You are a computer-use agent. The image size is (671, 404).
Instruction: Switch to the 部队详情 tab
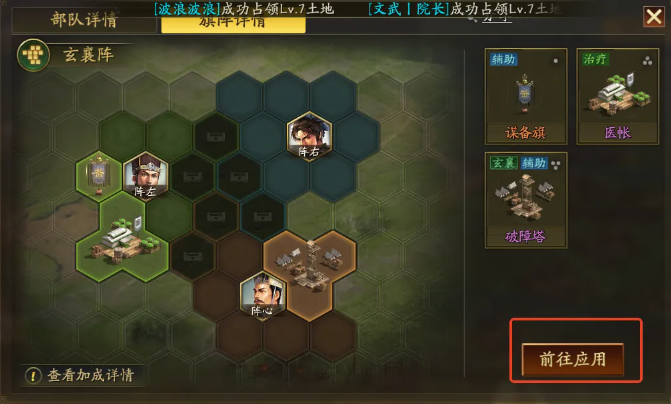tap(84, 19)
